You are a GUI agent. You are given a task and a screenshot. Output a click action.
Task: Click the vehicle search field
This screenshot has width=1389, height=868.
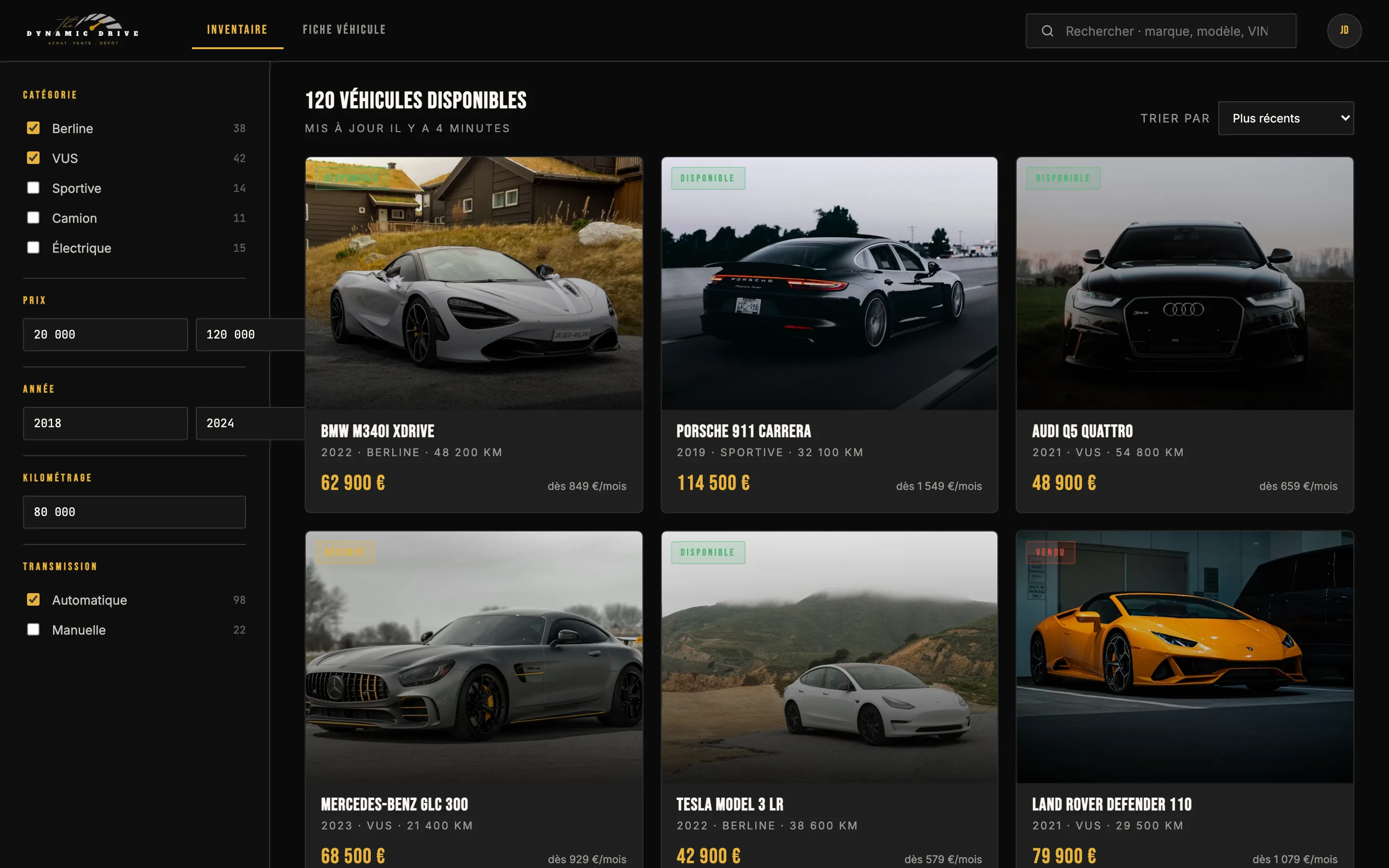tap(1165, 31)
